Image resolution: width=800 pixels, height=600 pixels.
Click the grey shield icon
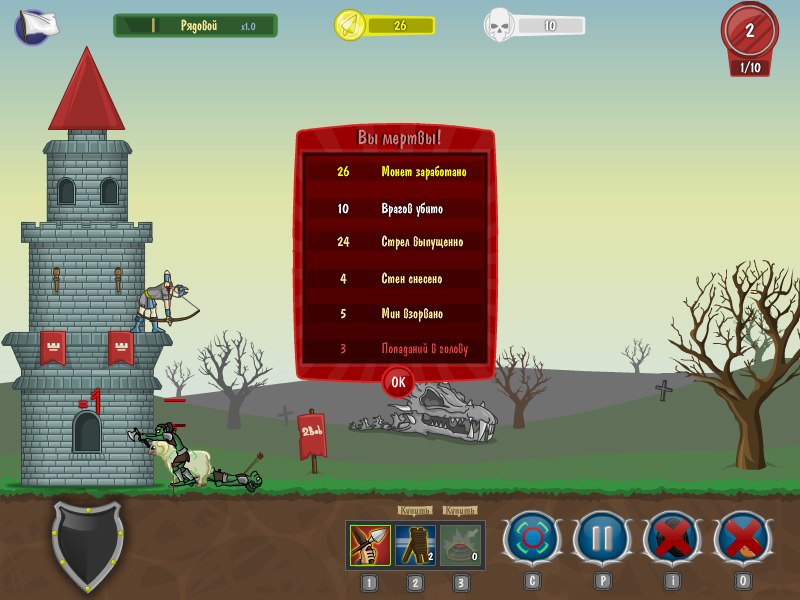pos(88,545)
